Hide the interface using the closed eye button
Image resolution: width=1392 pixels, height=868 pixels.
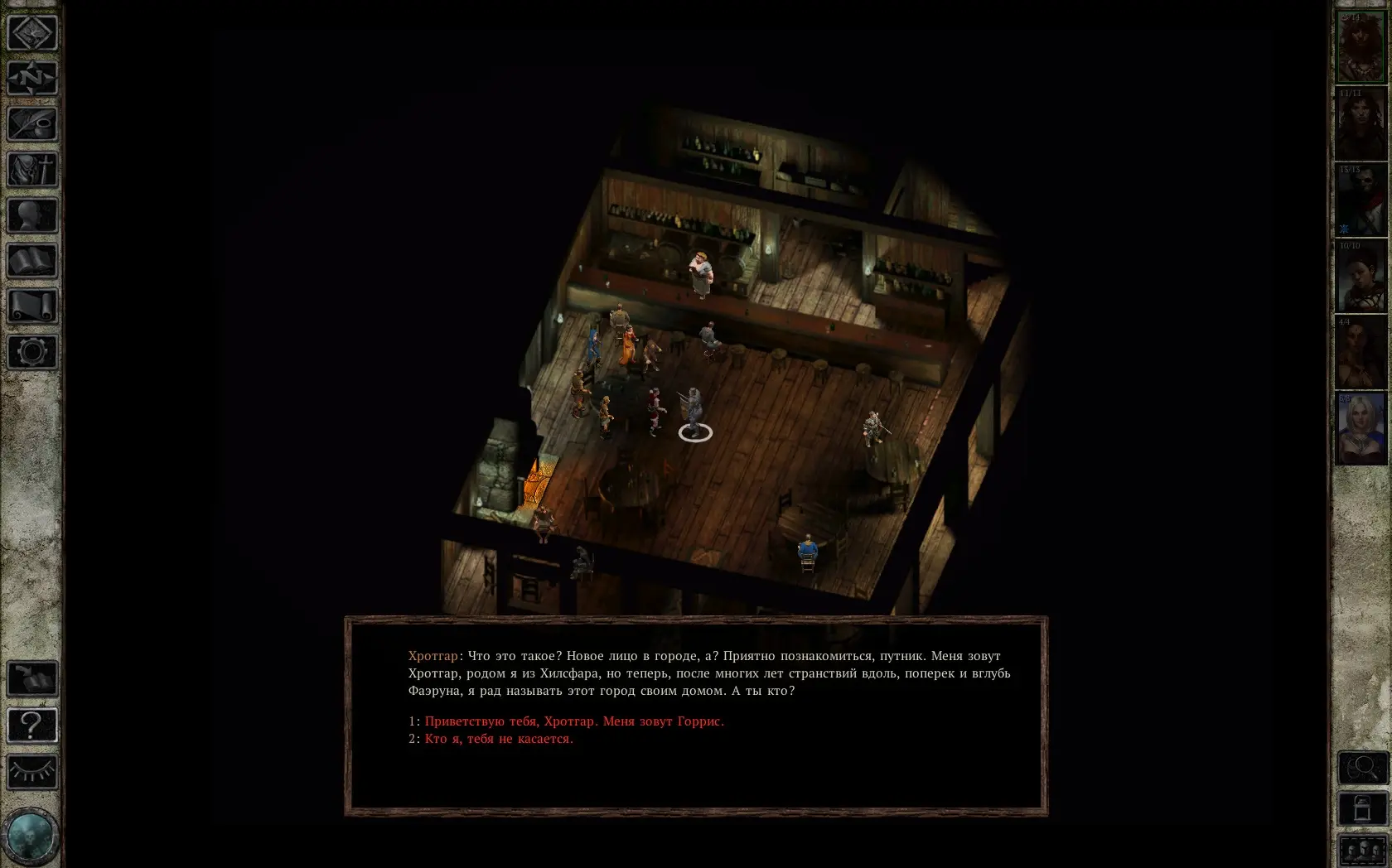(32, 772)
